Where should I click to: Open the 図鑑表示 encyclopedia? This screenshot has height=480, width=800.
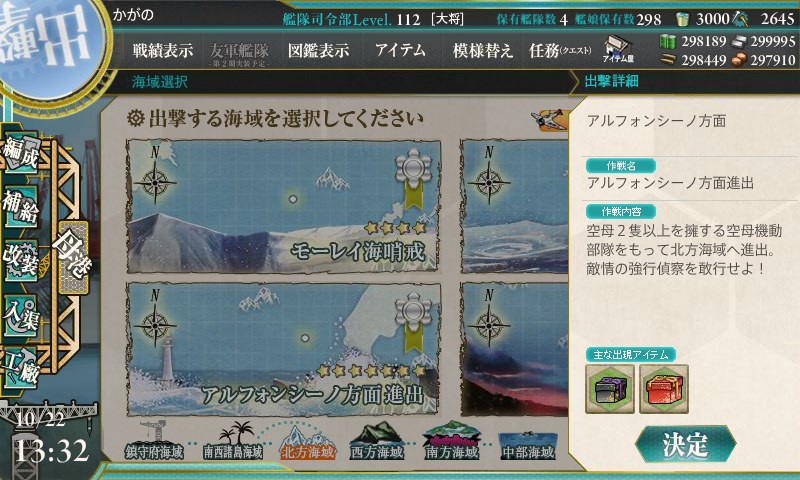317,50
